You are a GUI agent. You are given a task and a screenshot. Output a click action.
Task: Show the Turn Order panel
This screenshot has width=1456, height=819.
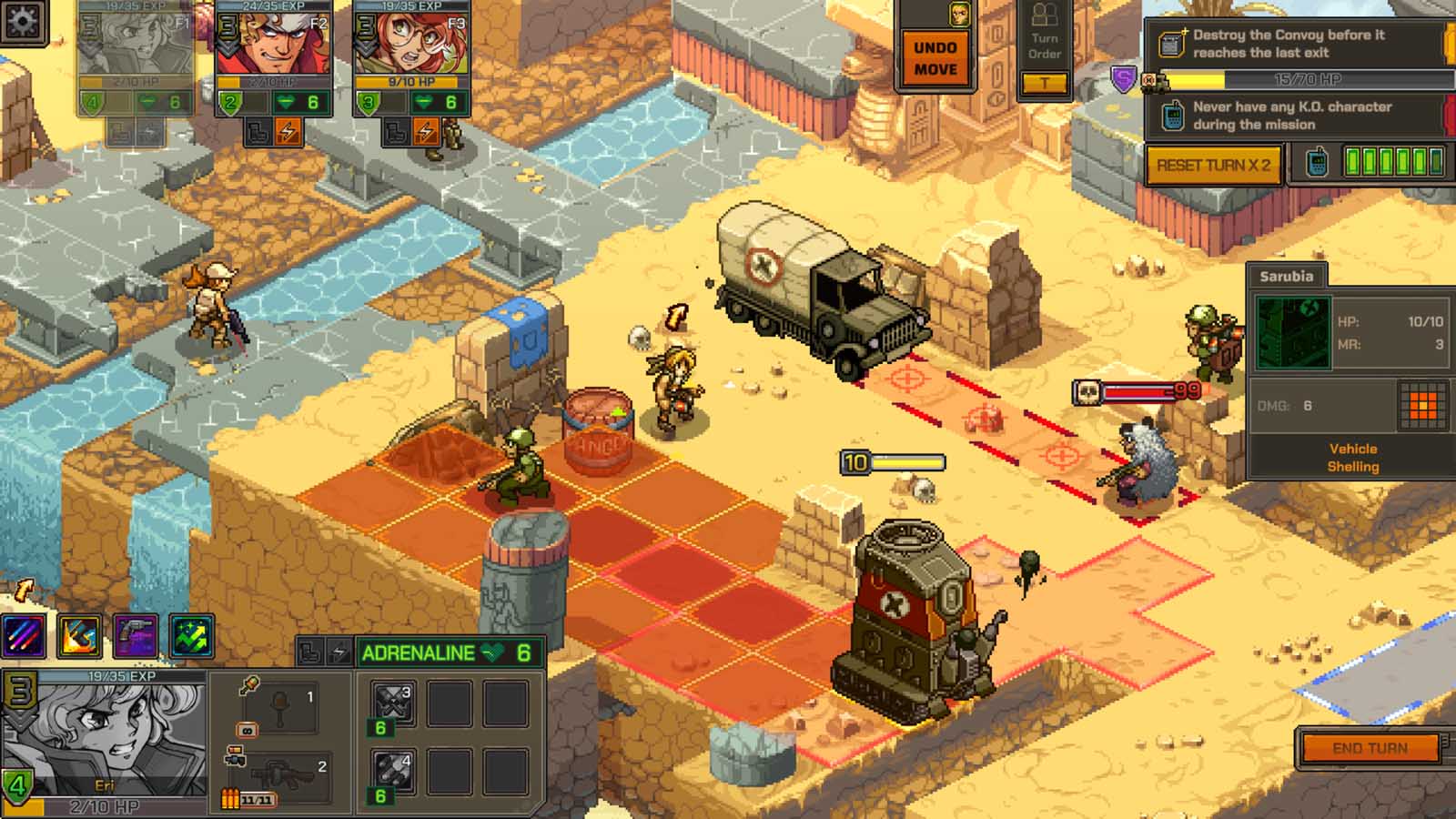point(1044,45)
